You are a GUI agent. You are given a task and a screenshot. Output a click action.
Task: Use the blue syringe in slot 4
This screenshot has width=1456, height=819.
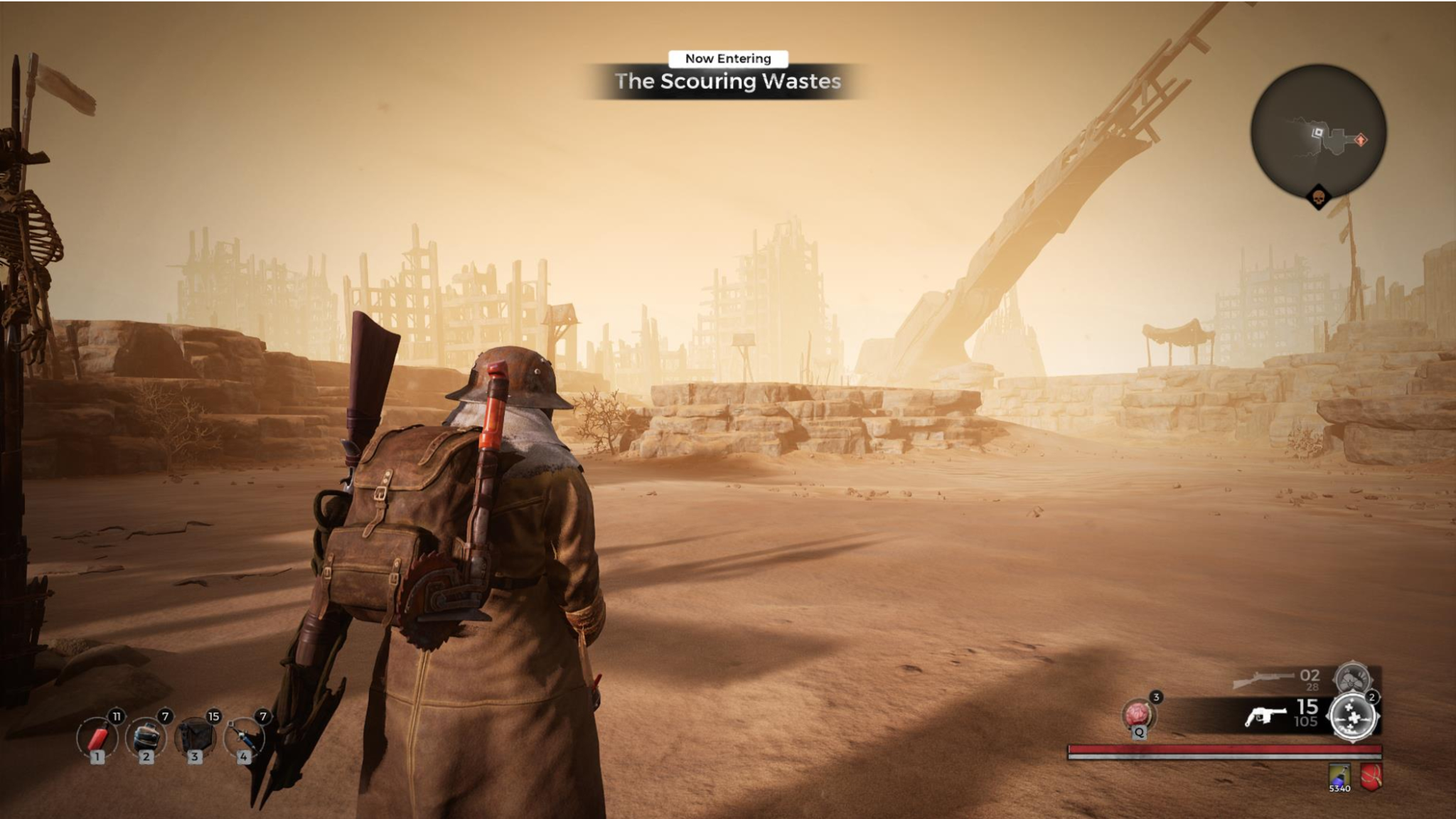(244, 738)
